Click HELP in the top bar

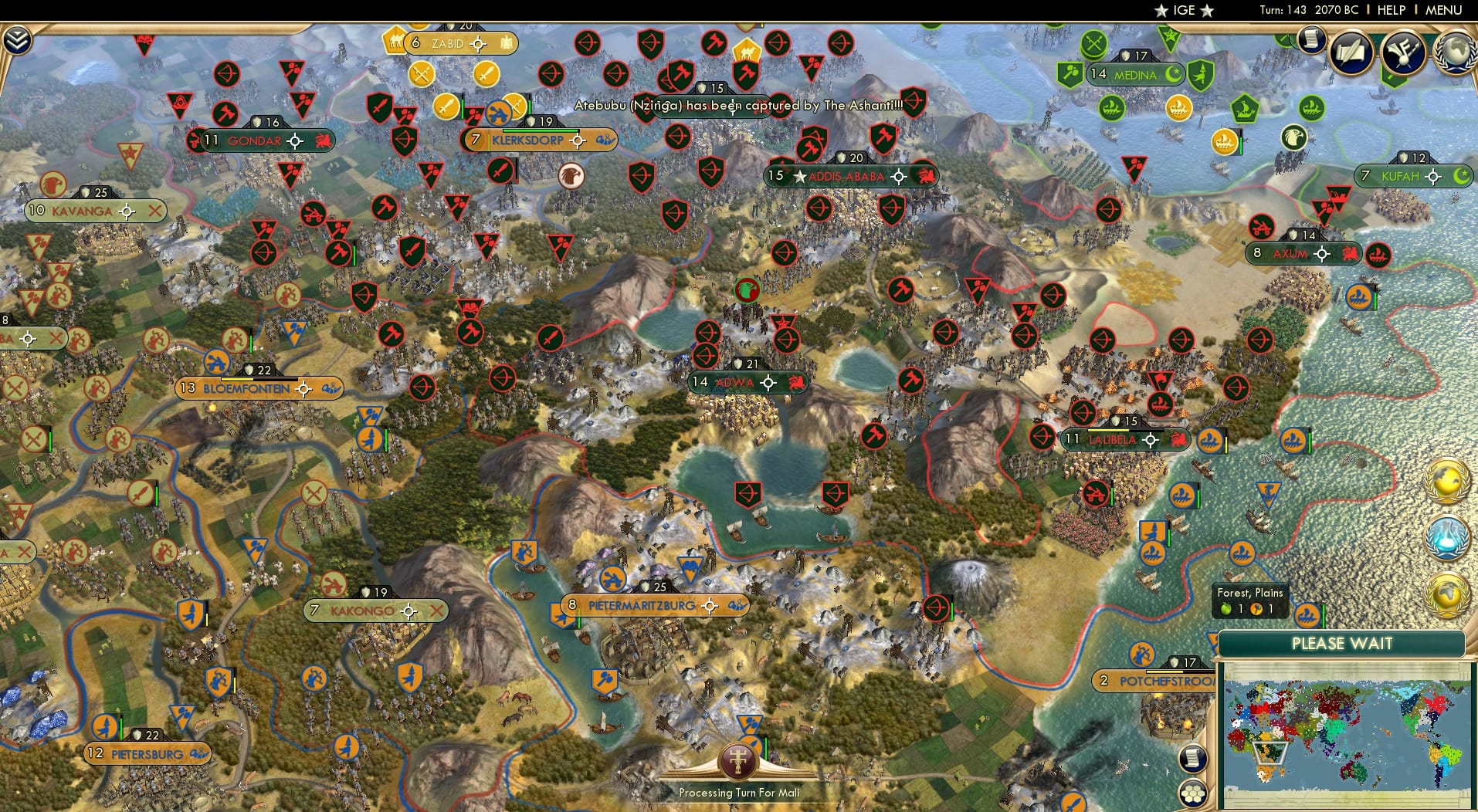click(1390, 10)
